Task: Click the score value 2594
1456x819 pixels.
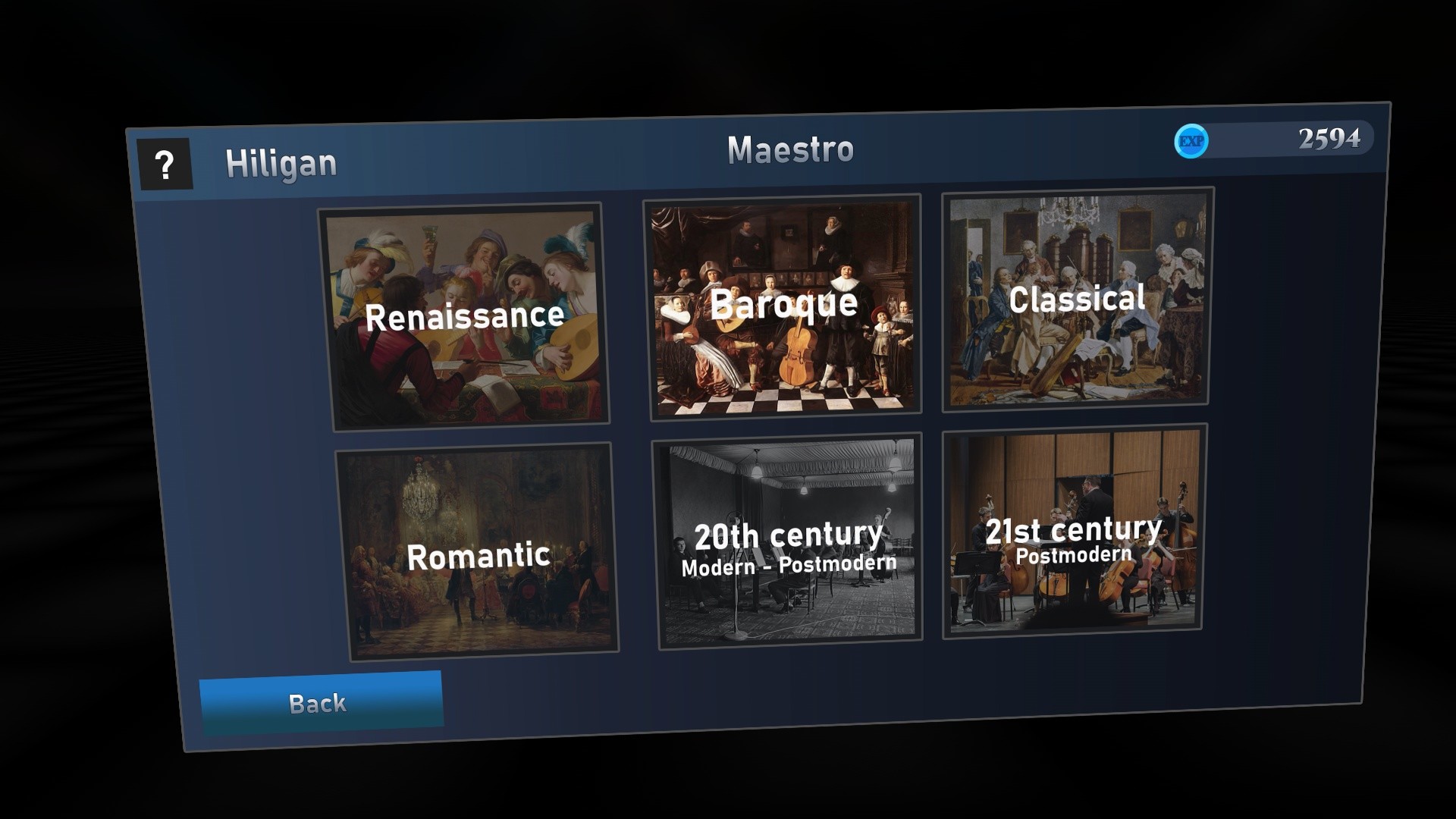Action: (1329, 139)
